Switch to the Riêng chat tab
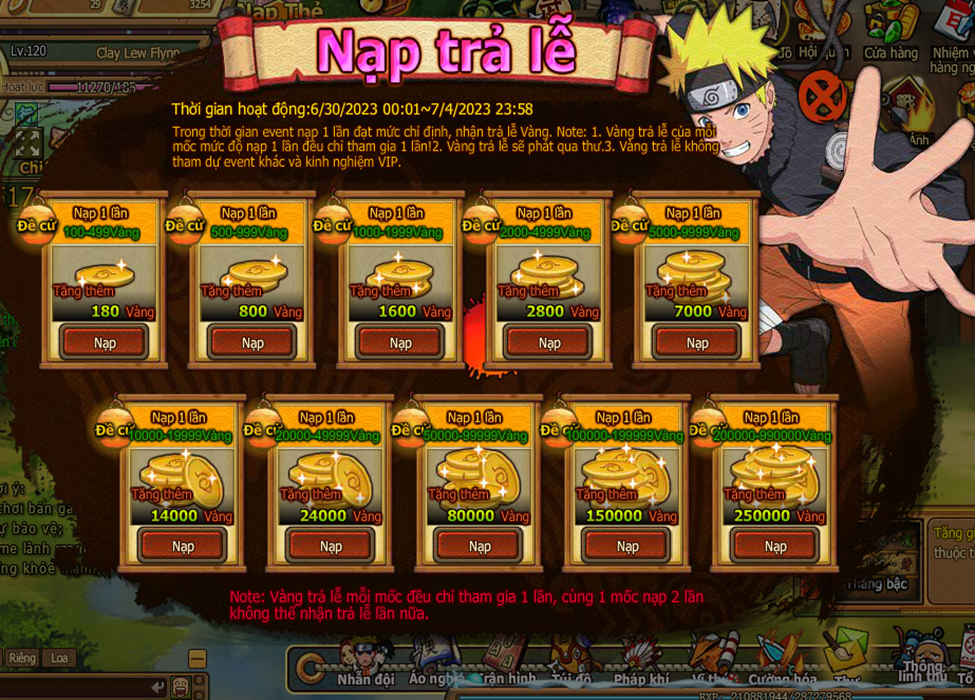Image resolution: width=975 pixels, height=700 pixels. tap(22, 658)
